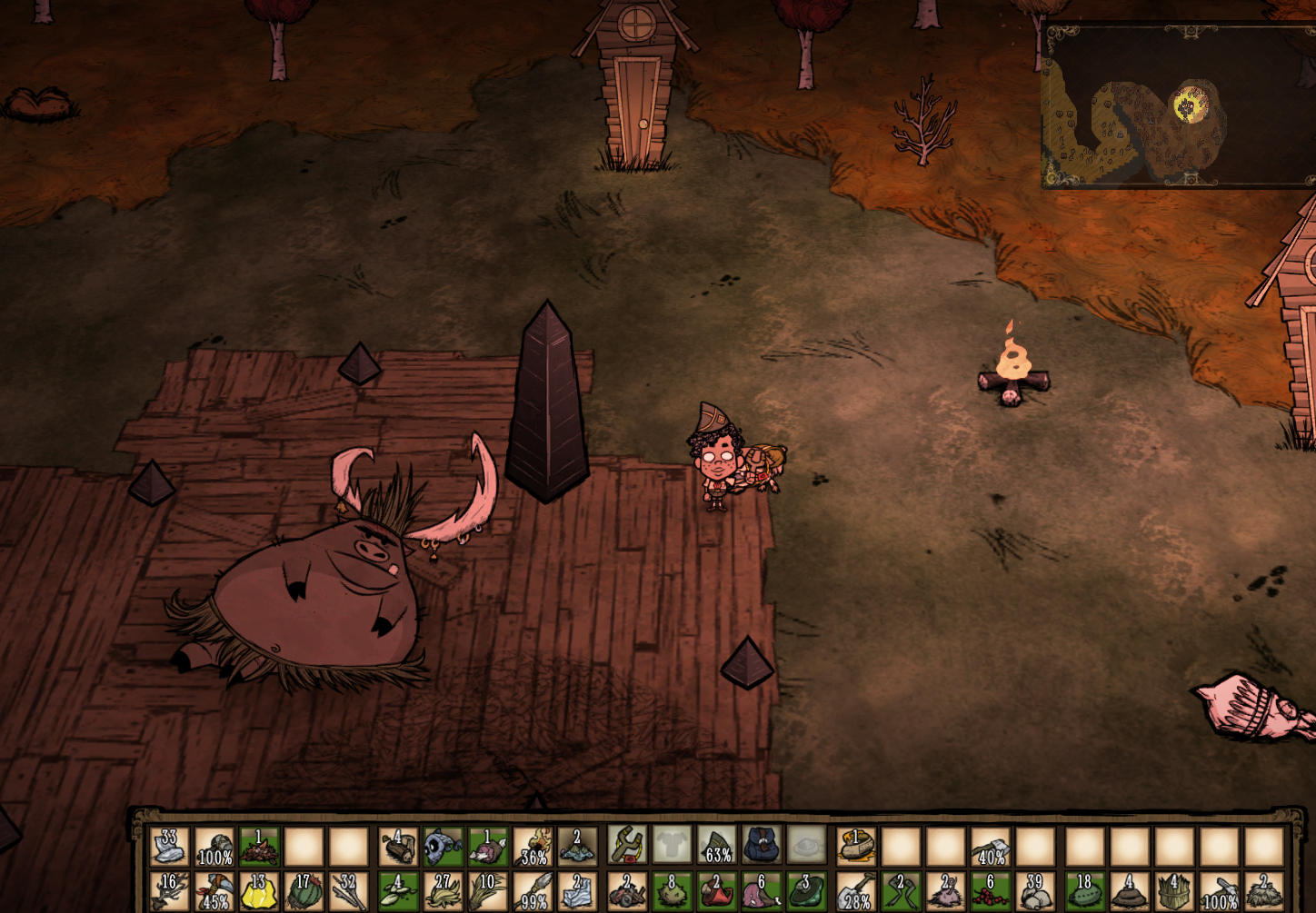
Task: Select the torch at 36% durability
Action: tap(533, 845)
